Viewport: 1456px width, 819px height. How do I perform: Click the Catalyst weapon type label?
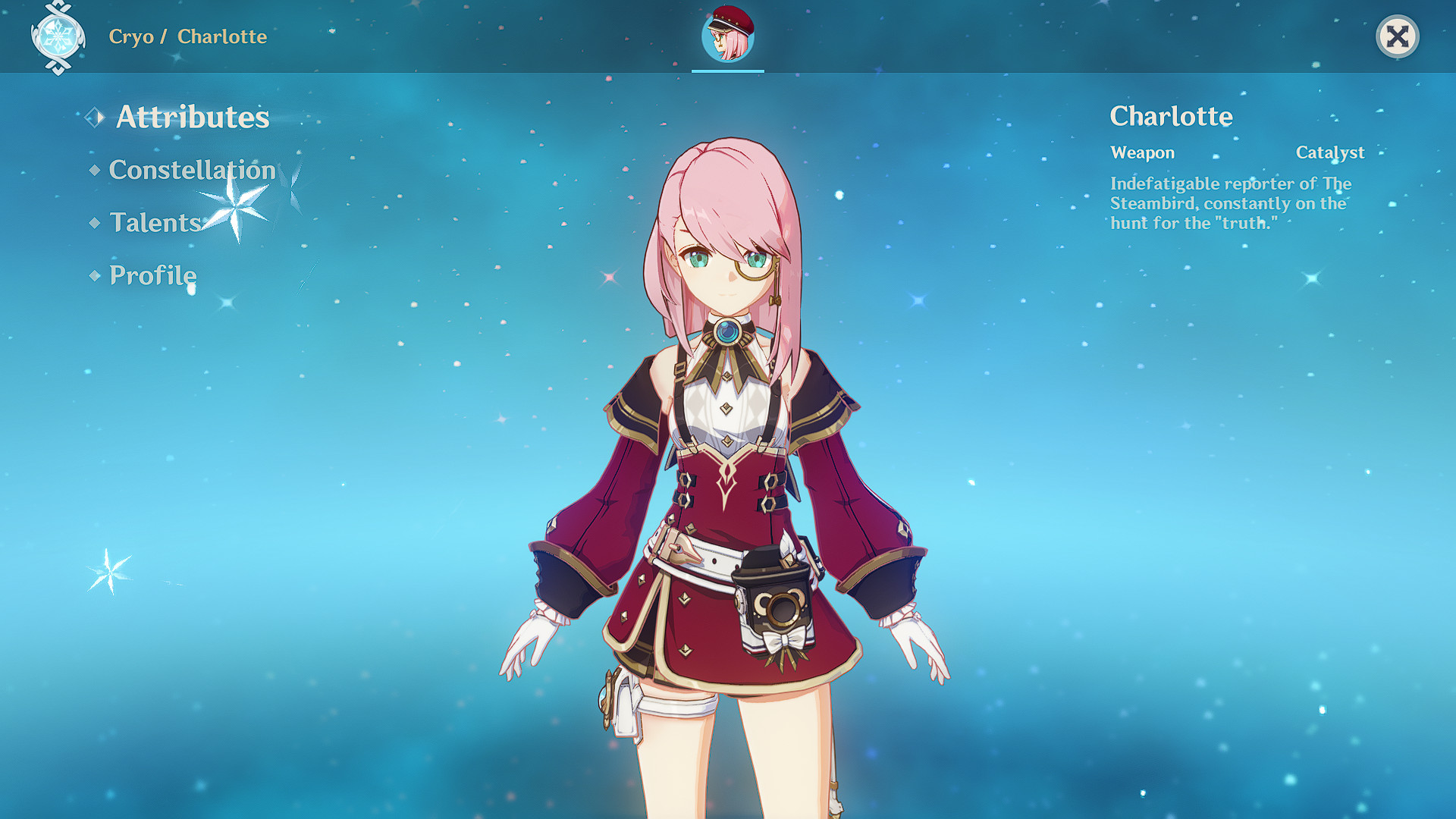1330,152
